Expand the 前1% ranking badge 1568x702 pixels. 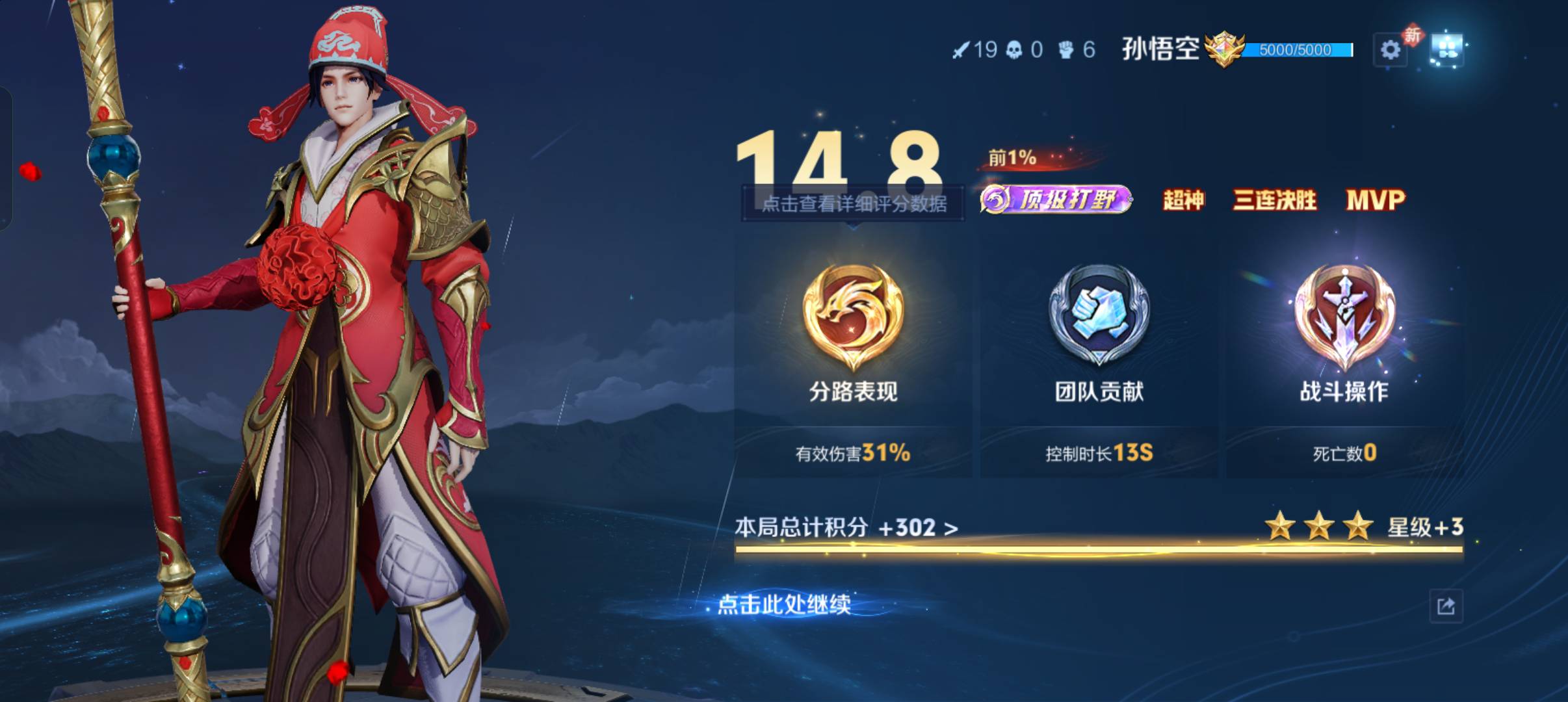pyautogui.click(x=1010, y=158)
